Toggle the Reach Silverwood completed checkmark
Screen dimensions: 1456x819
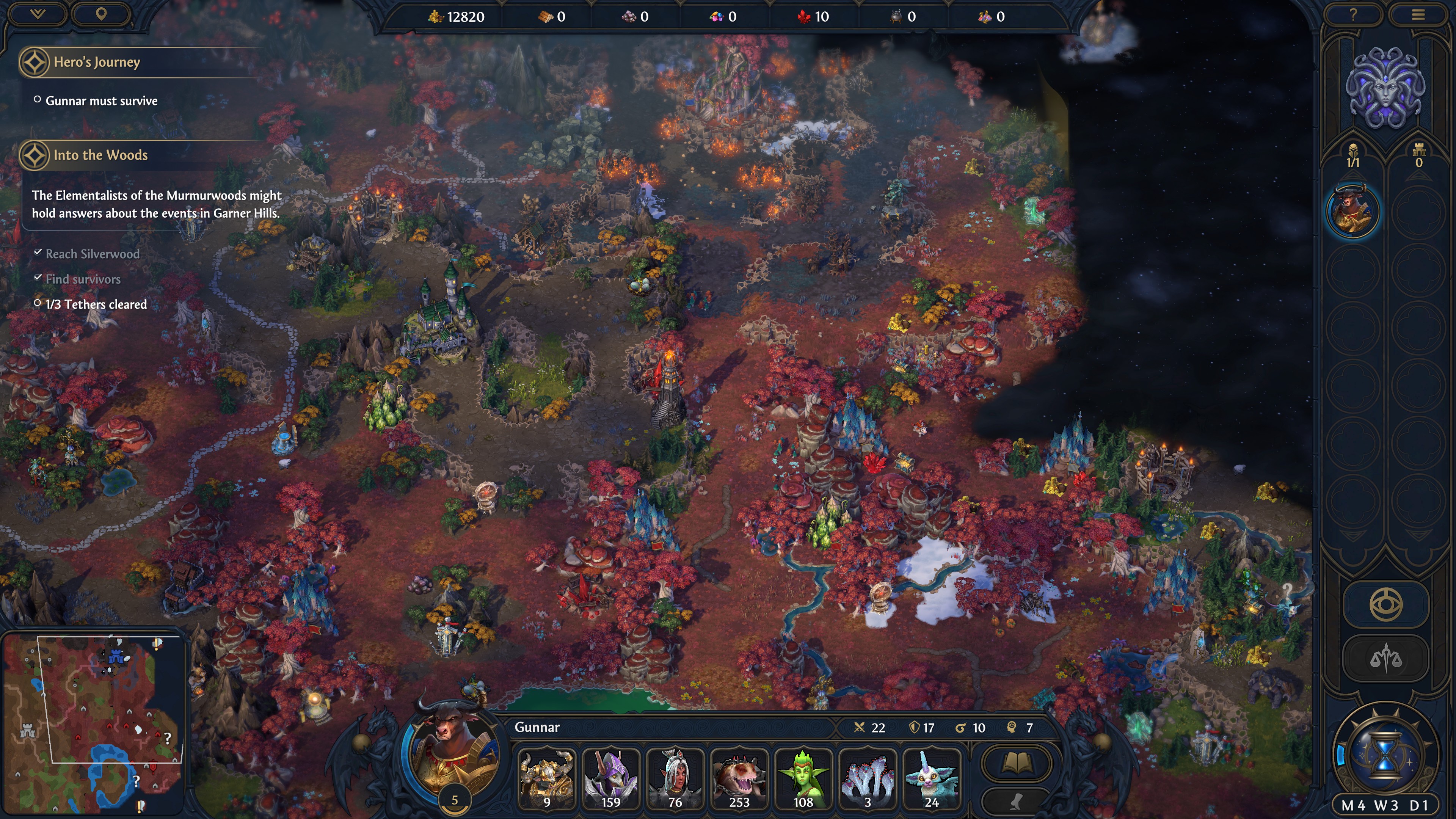pyautogui.click(x=38, y=253)
